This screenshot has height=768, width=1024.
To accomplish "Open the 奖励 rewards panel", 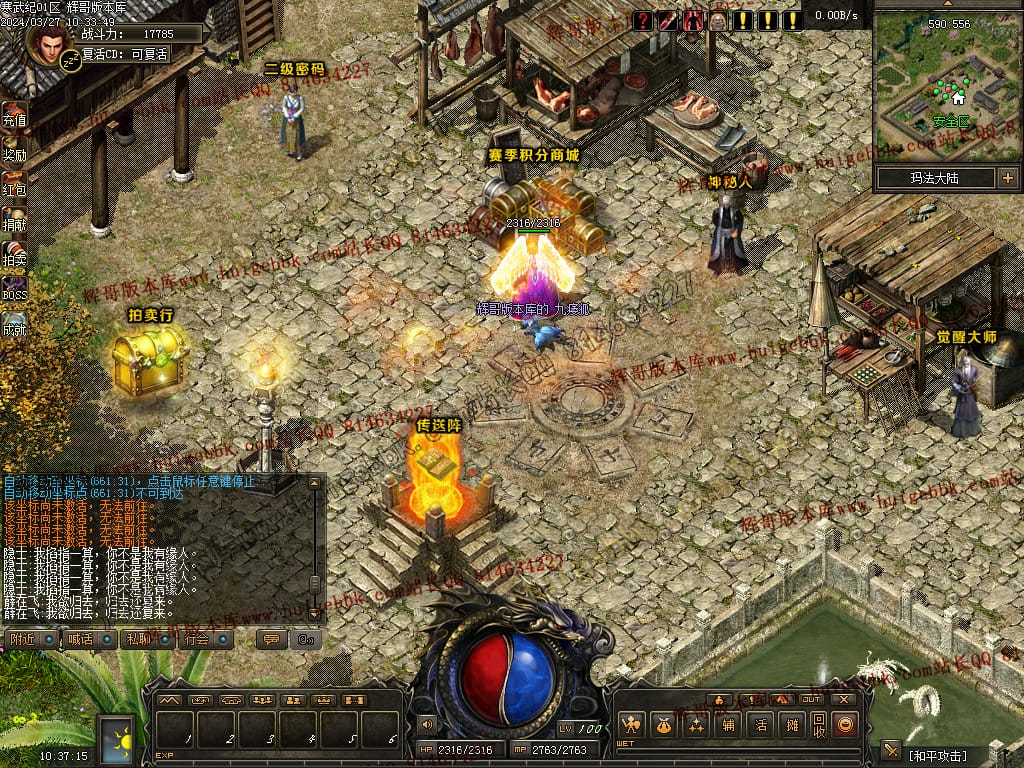I will click(x=14, y=148).
